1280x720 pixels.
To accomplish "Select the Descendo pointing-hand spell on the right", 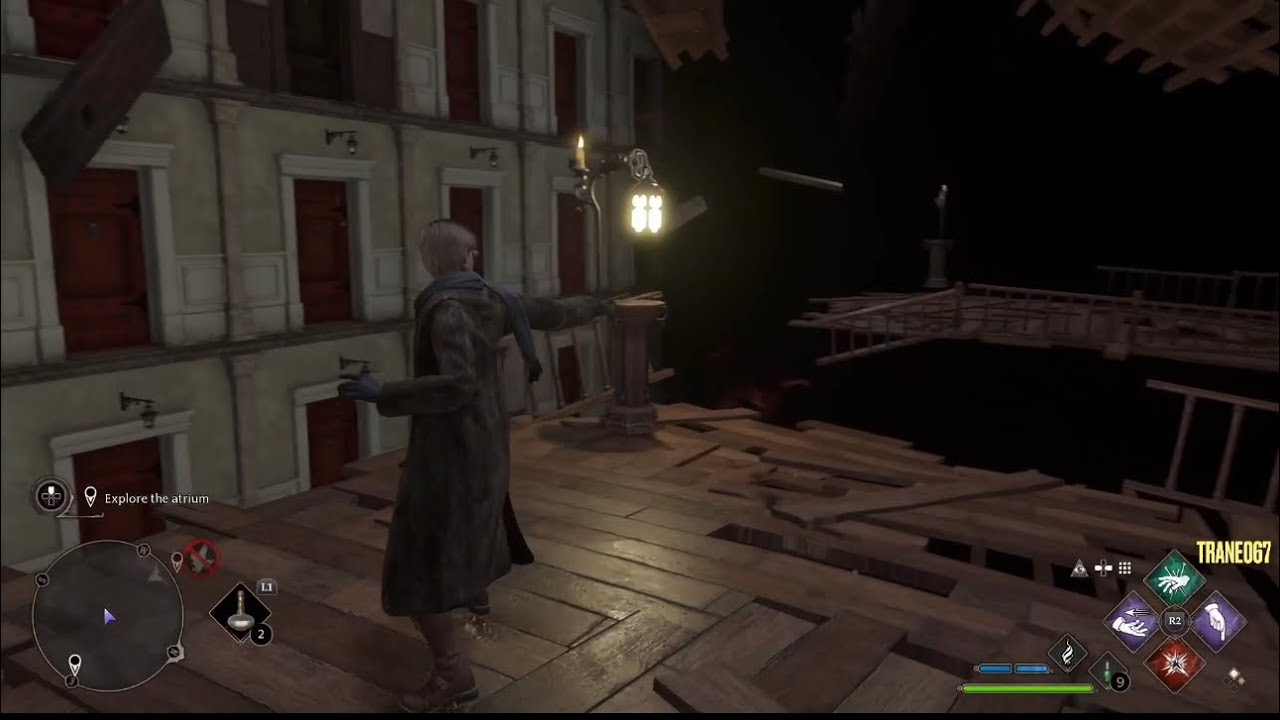I will click(1218, 619).
